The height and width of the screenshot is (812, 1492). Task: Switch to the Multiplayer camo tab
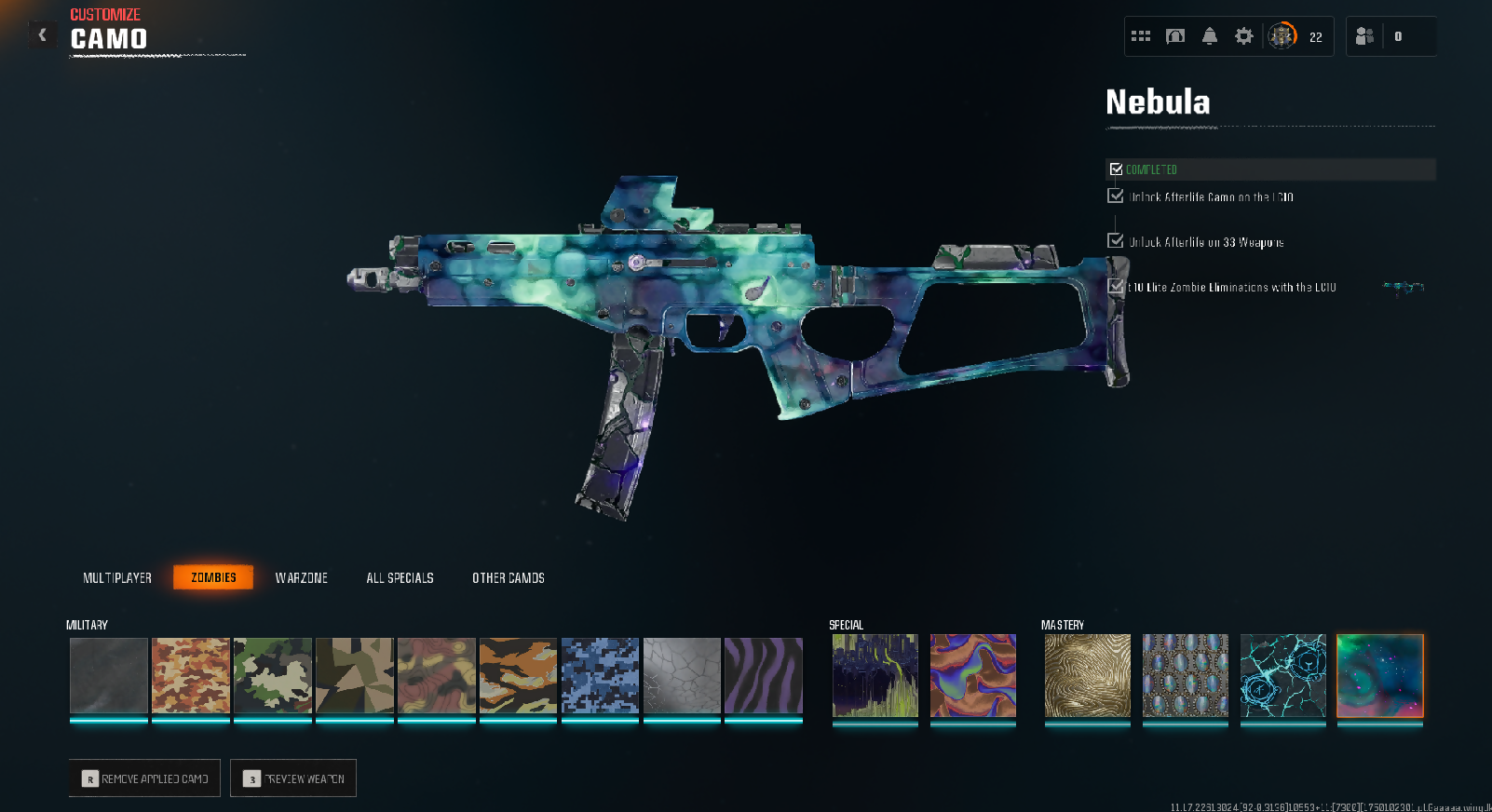117,578
